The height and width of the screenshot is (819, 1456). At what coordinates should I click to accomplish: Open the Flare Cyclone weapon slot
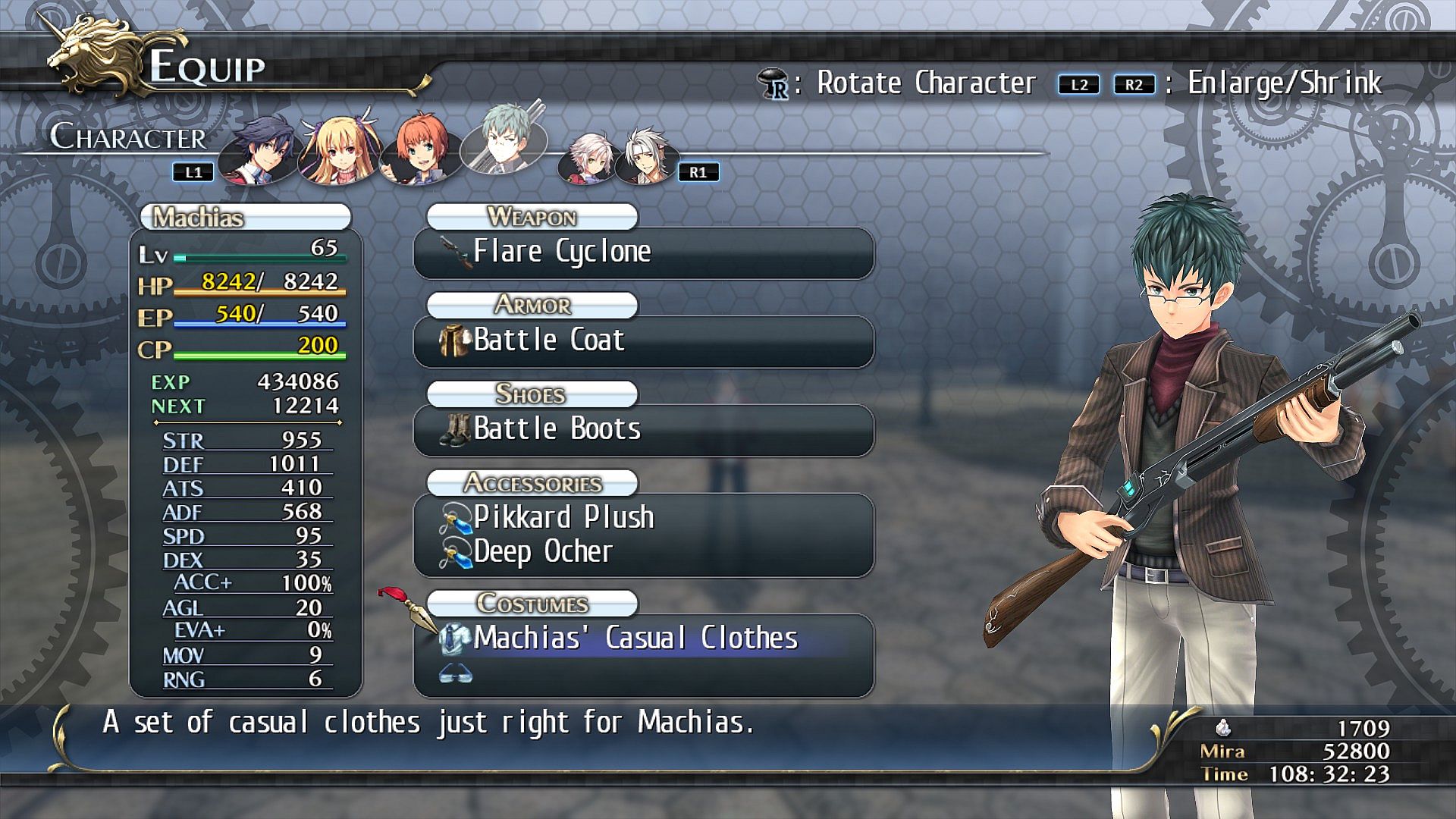tap(643, 253)
